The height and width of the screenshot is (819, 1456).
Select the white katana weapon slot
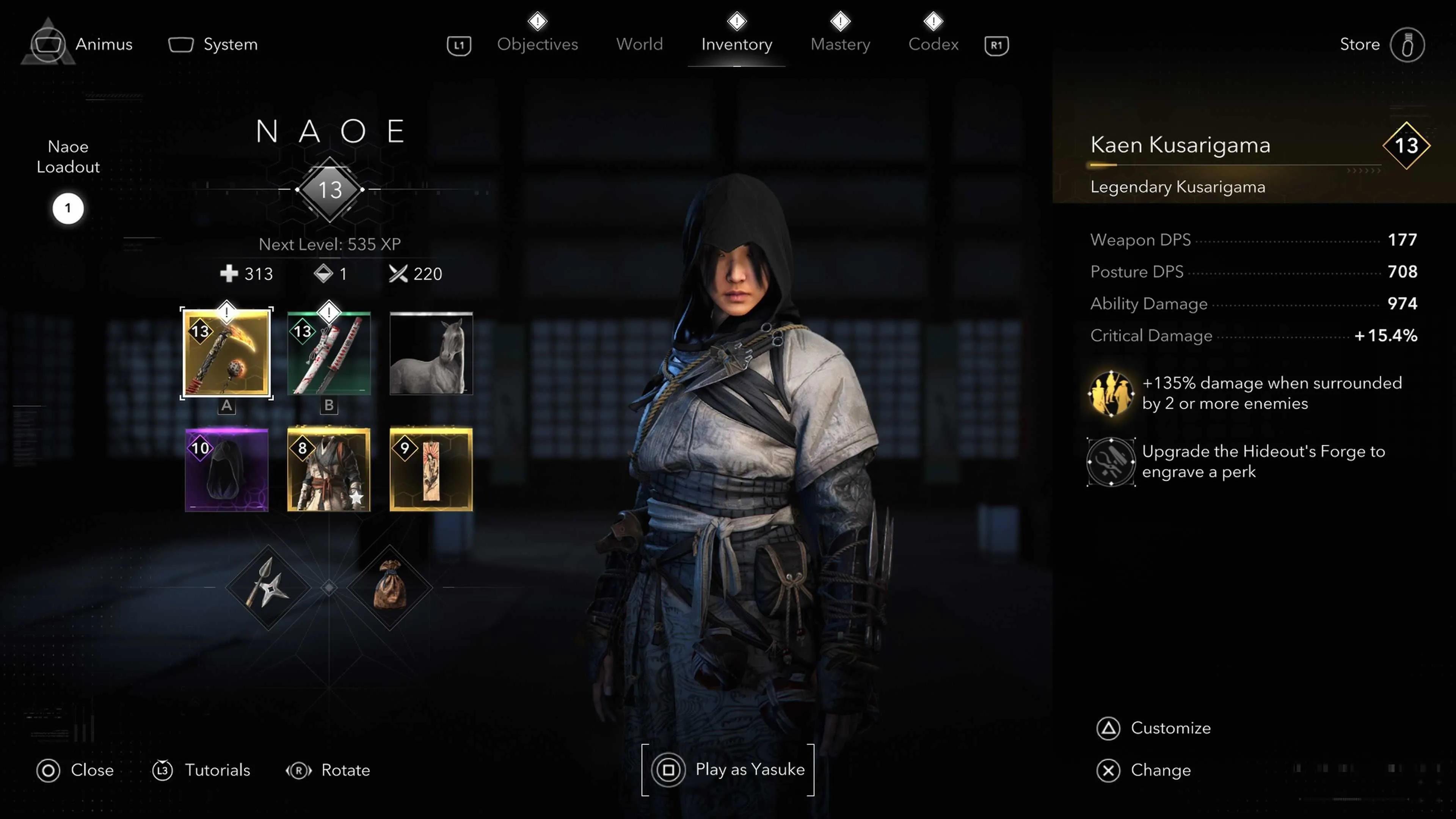(328, 353)
